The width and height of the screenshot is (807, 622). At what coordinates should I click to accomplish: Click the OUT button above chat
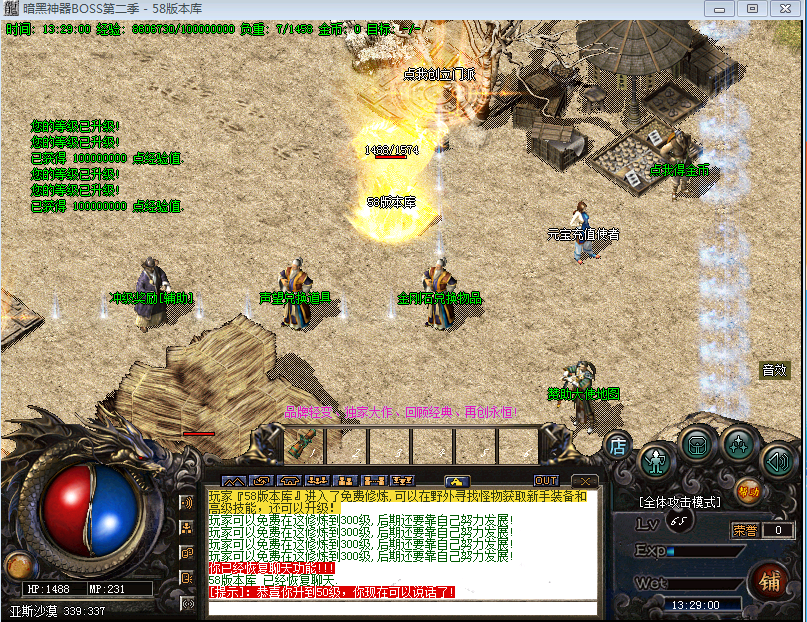[546, 481]
